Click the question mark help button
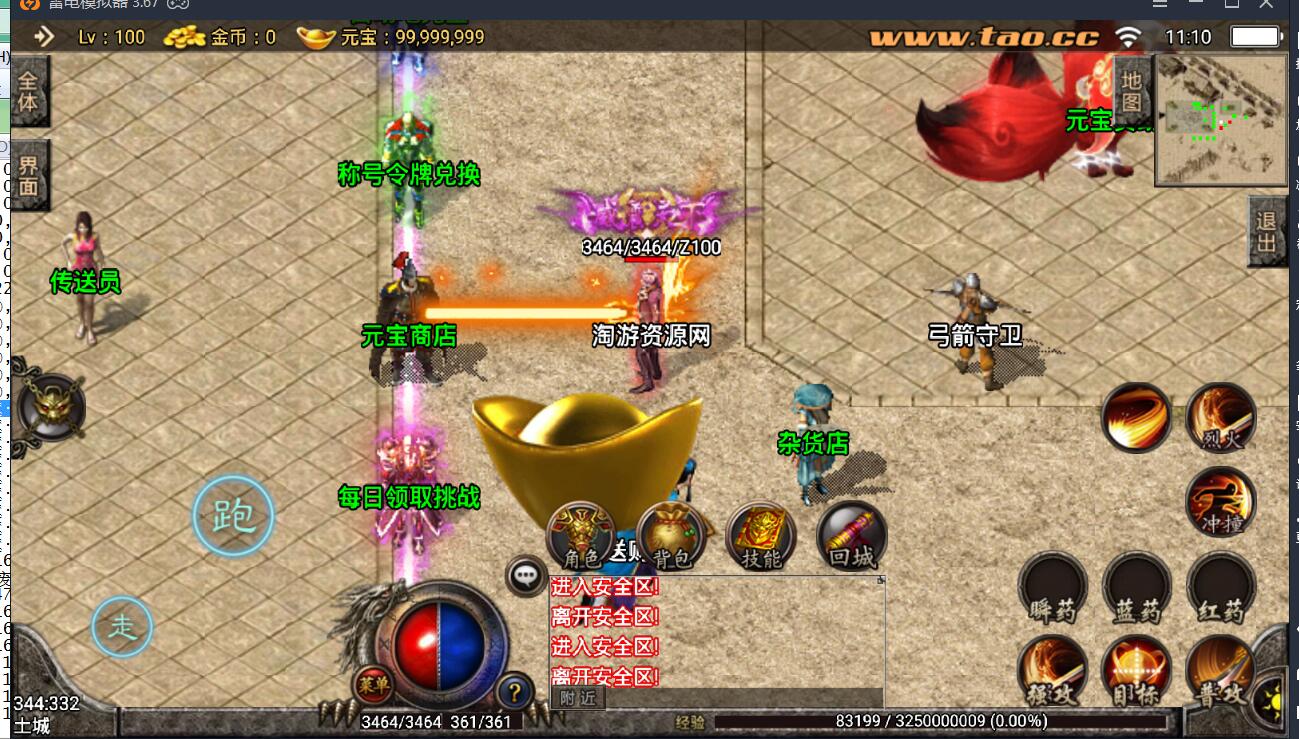 (514, 688)
